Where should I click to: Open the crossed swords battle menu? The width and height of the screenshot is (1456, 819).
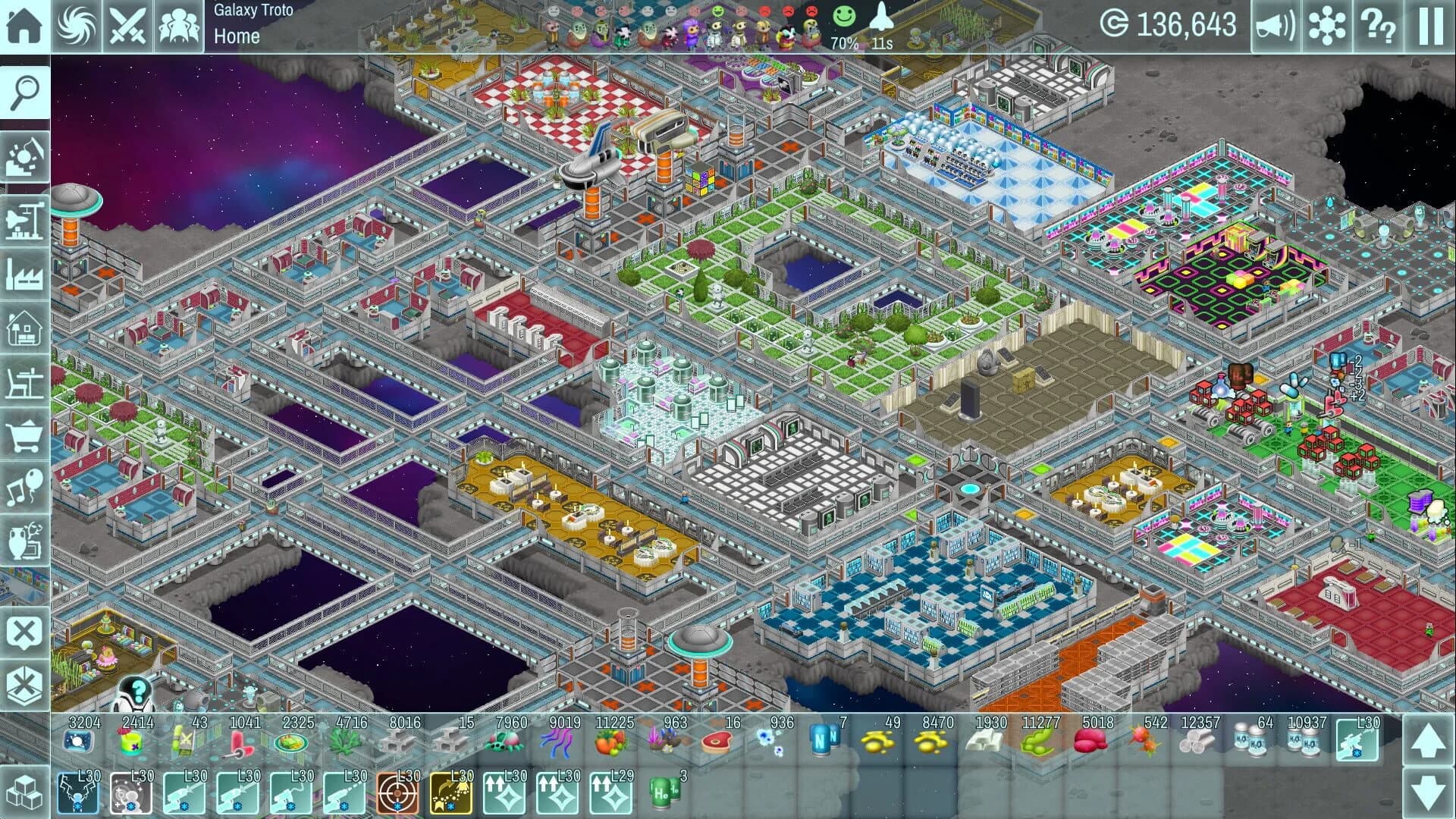point(128,24)
